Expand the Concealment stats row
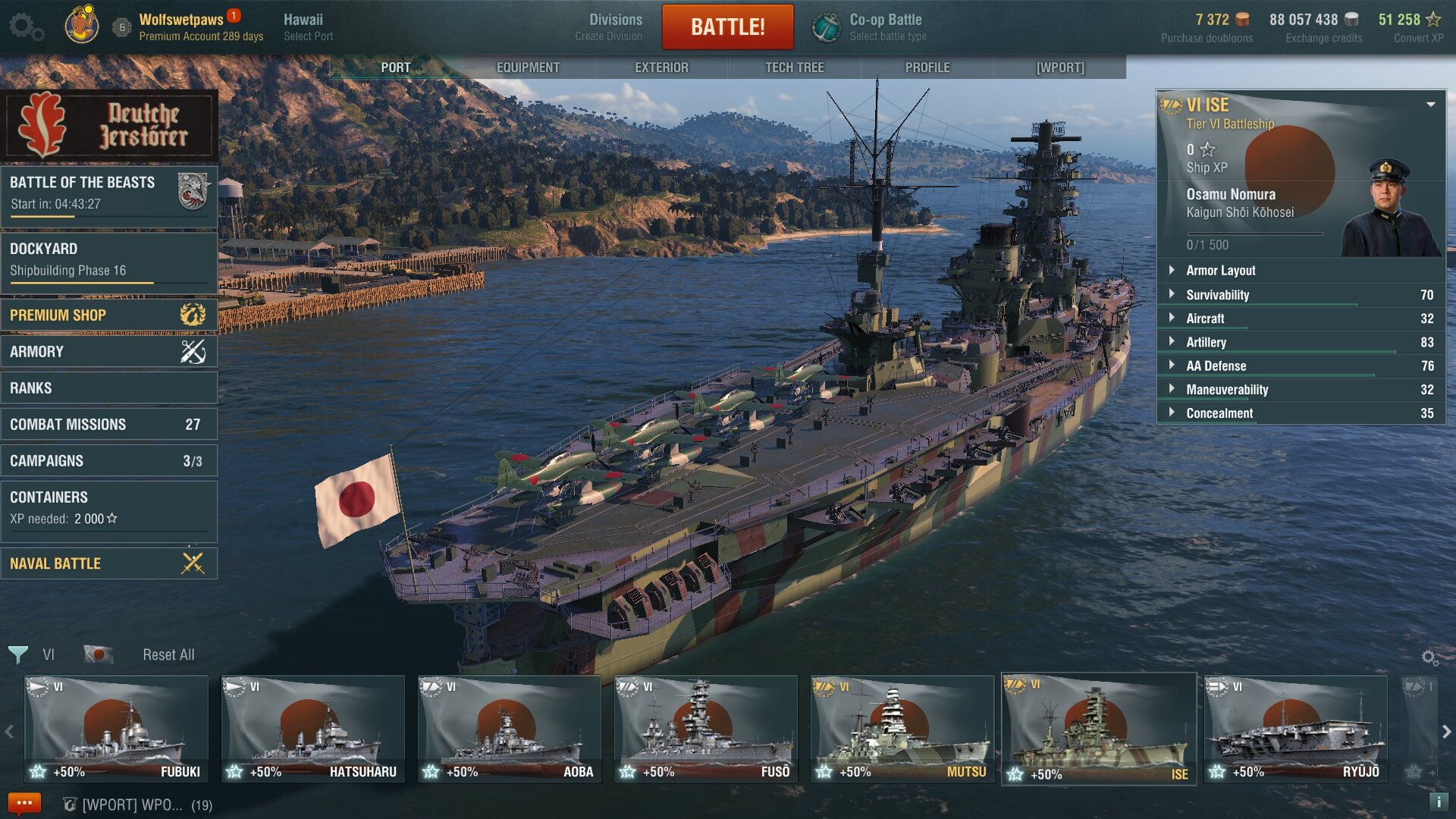The height and width of the screenshot is (819, 1456). click(1219, 413)
